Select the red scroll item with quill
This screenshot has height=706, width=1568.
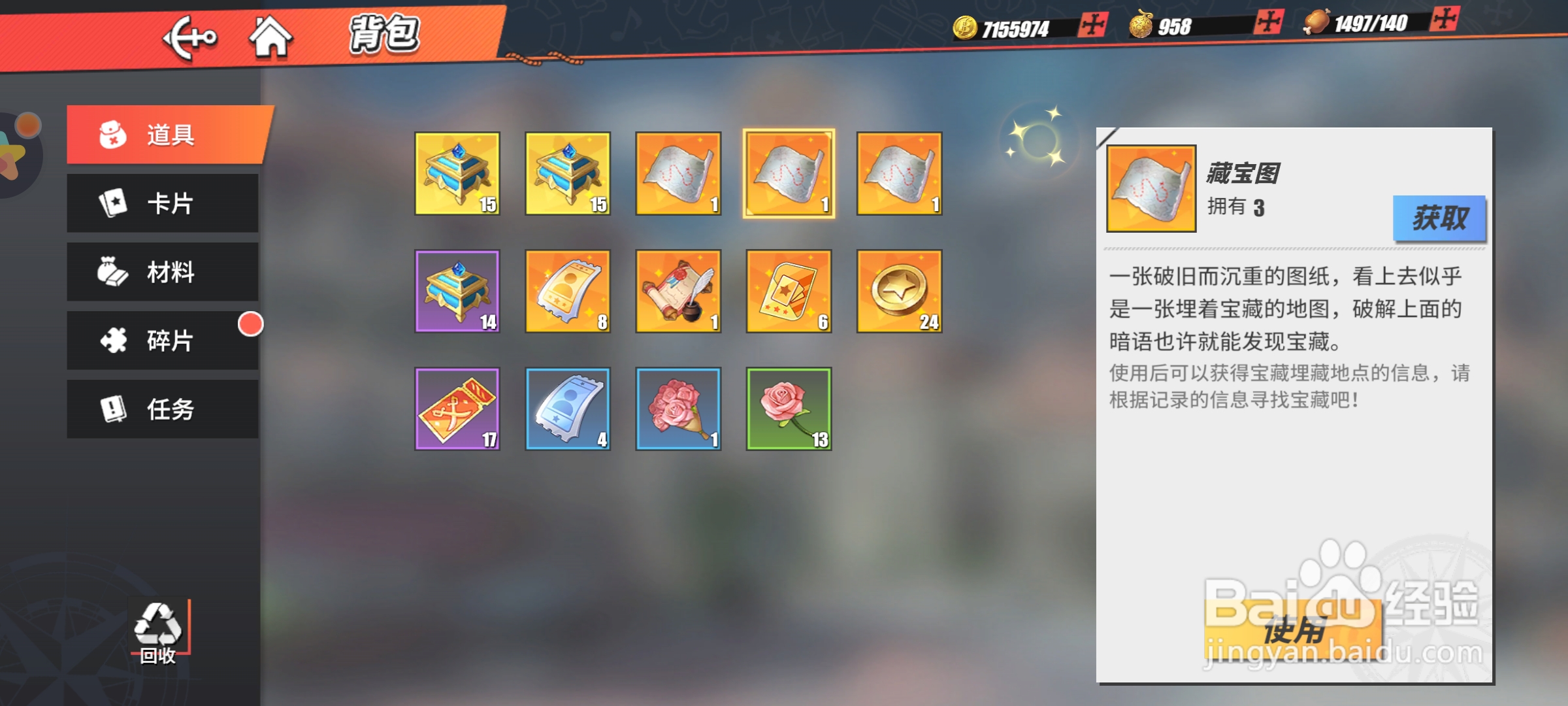(x=678, y=290)
